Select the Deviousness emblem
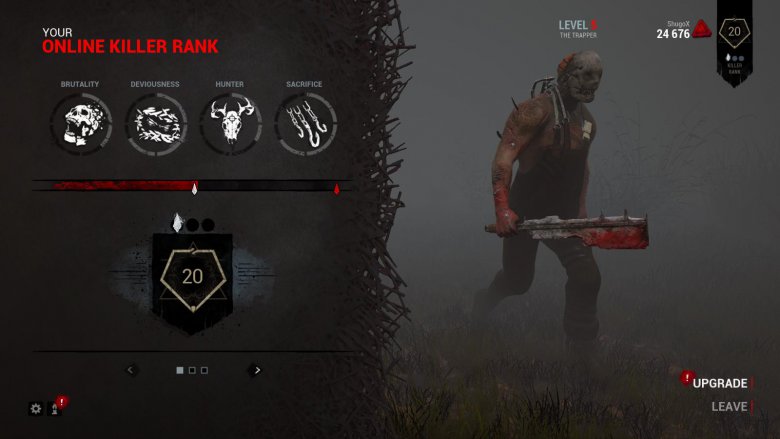This screenshot has height=439, width=780. 155,126
